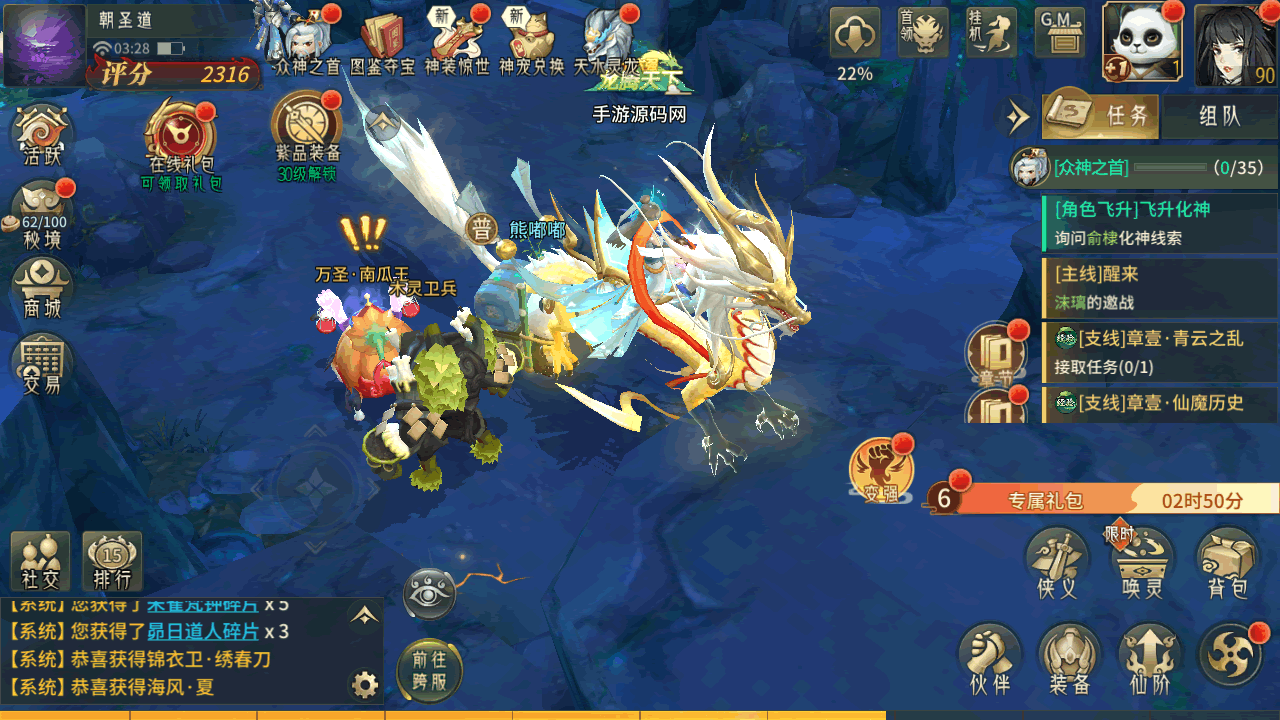Open chat settings gear icon

(365, 685)
